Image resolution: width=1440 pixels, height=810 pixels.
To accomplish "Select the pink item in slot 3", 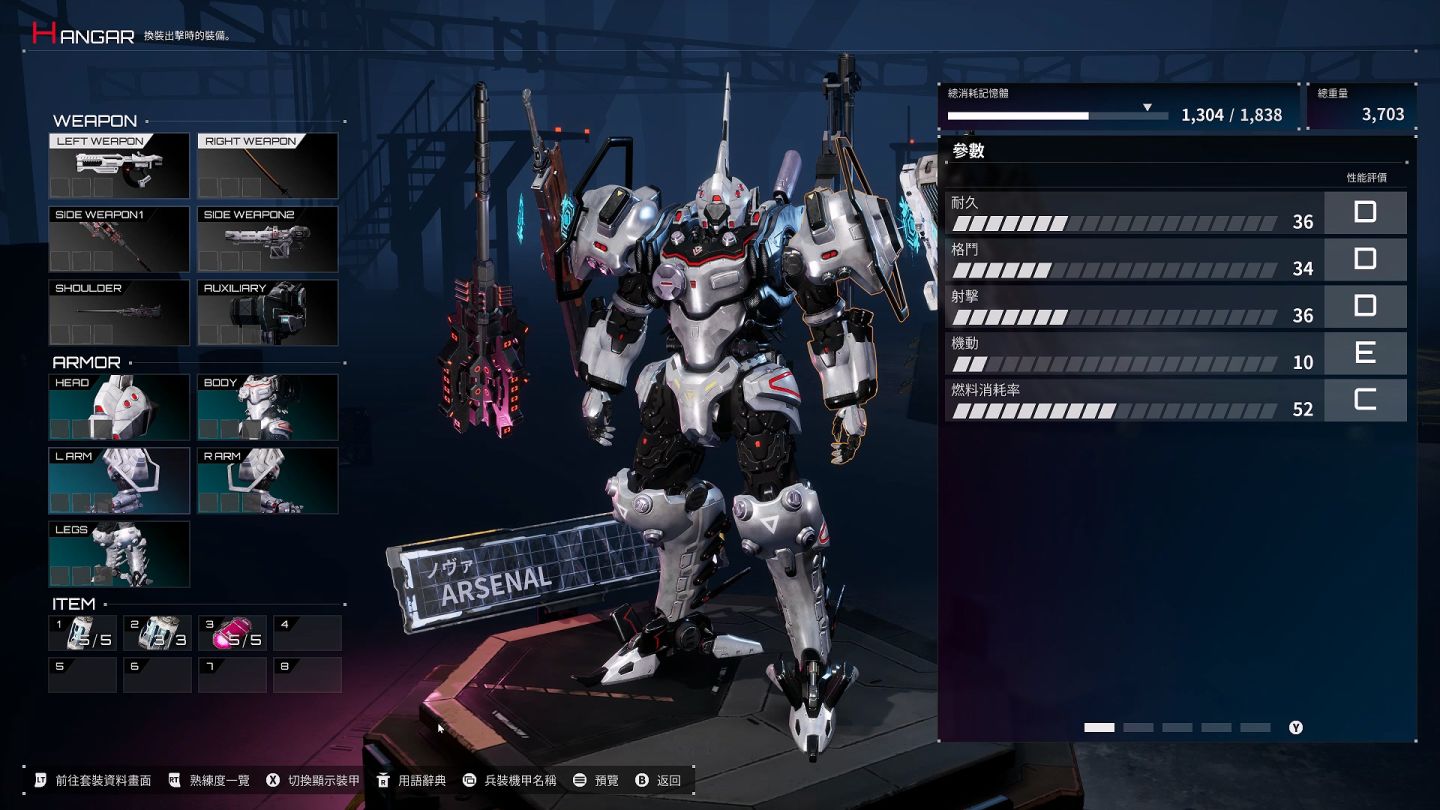I will 232,633.
